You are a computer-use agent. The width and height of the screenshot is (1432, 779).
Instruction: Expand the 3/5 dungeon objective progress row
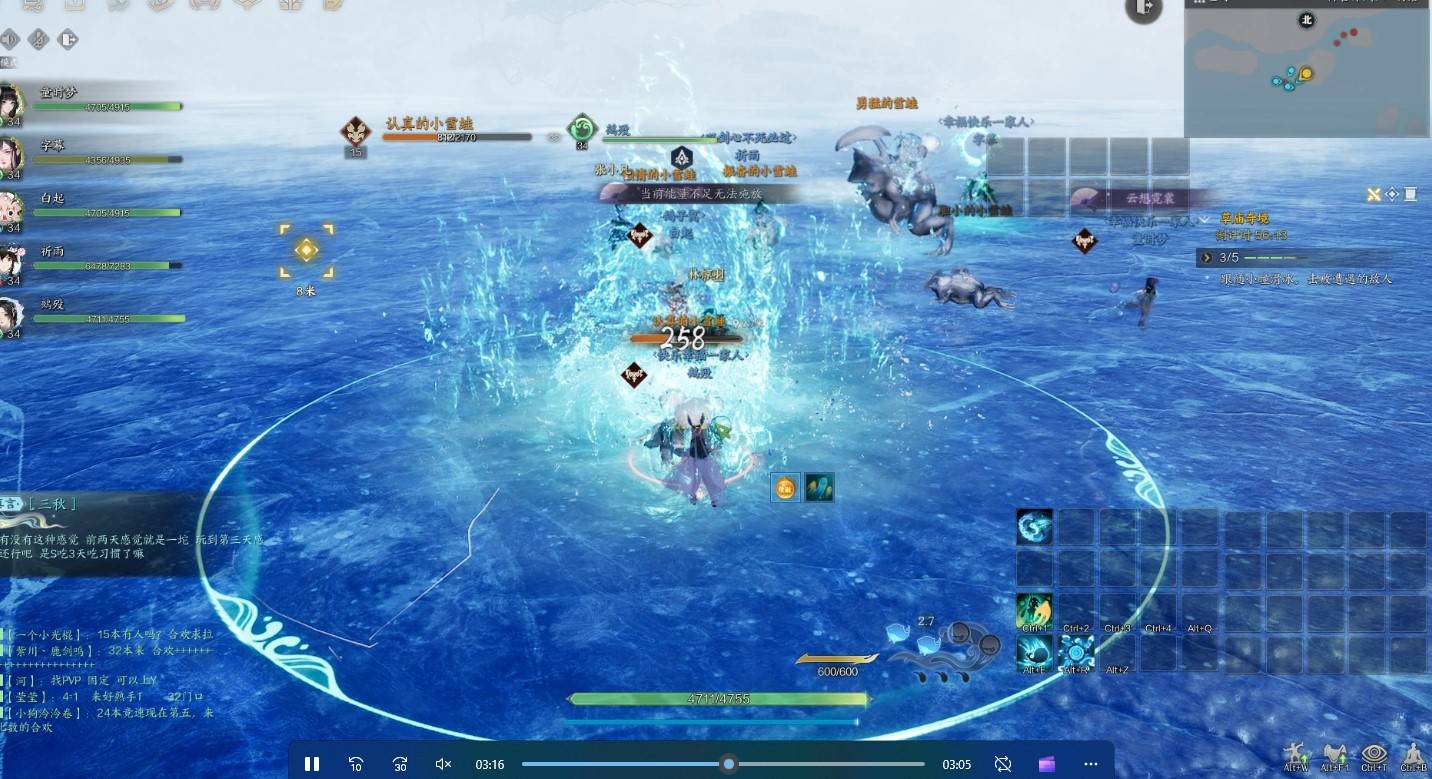click(1207, 258)
